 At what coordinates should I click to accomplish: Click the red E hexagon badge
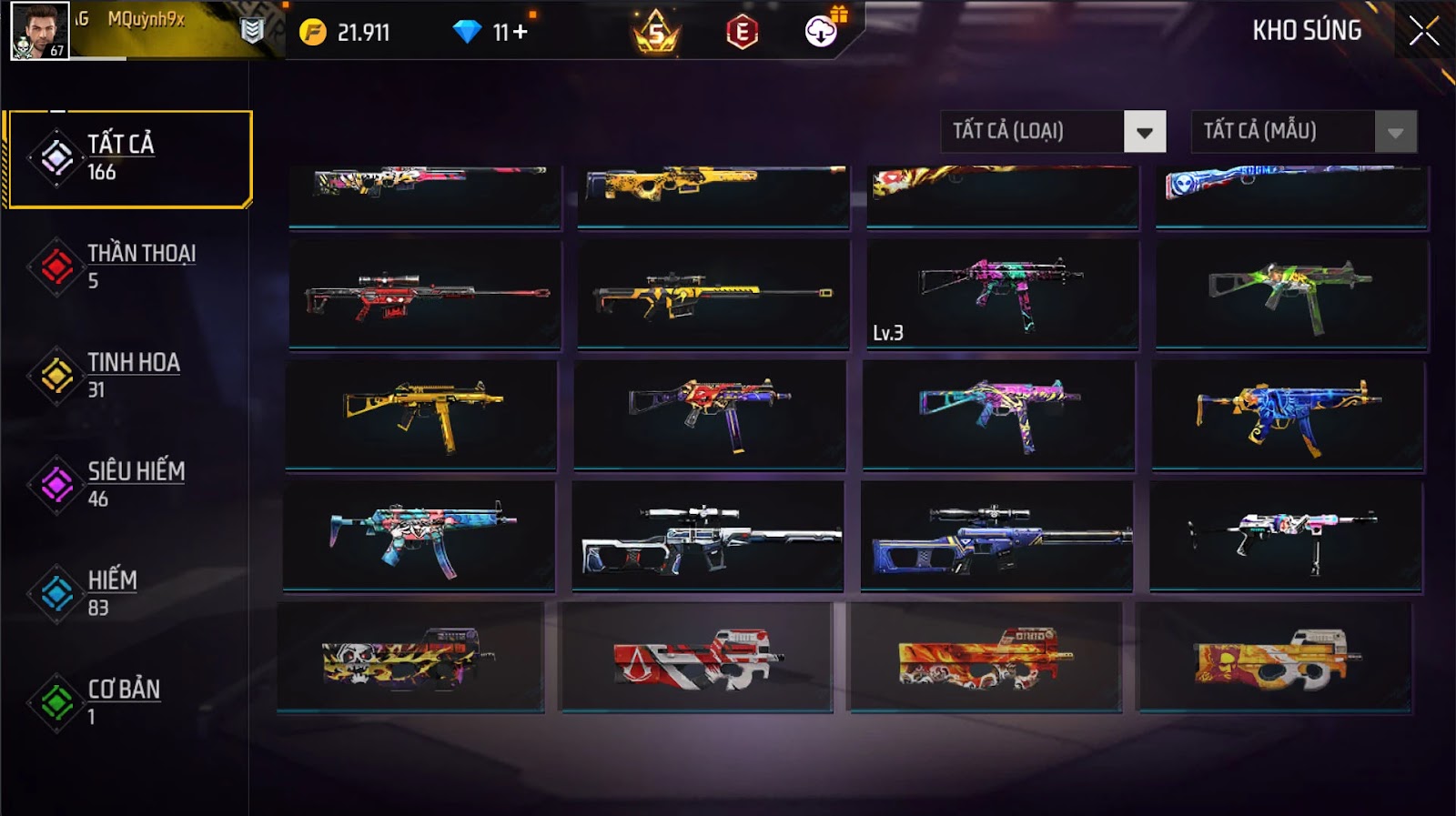coord(742,33)
